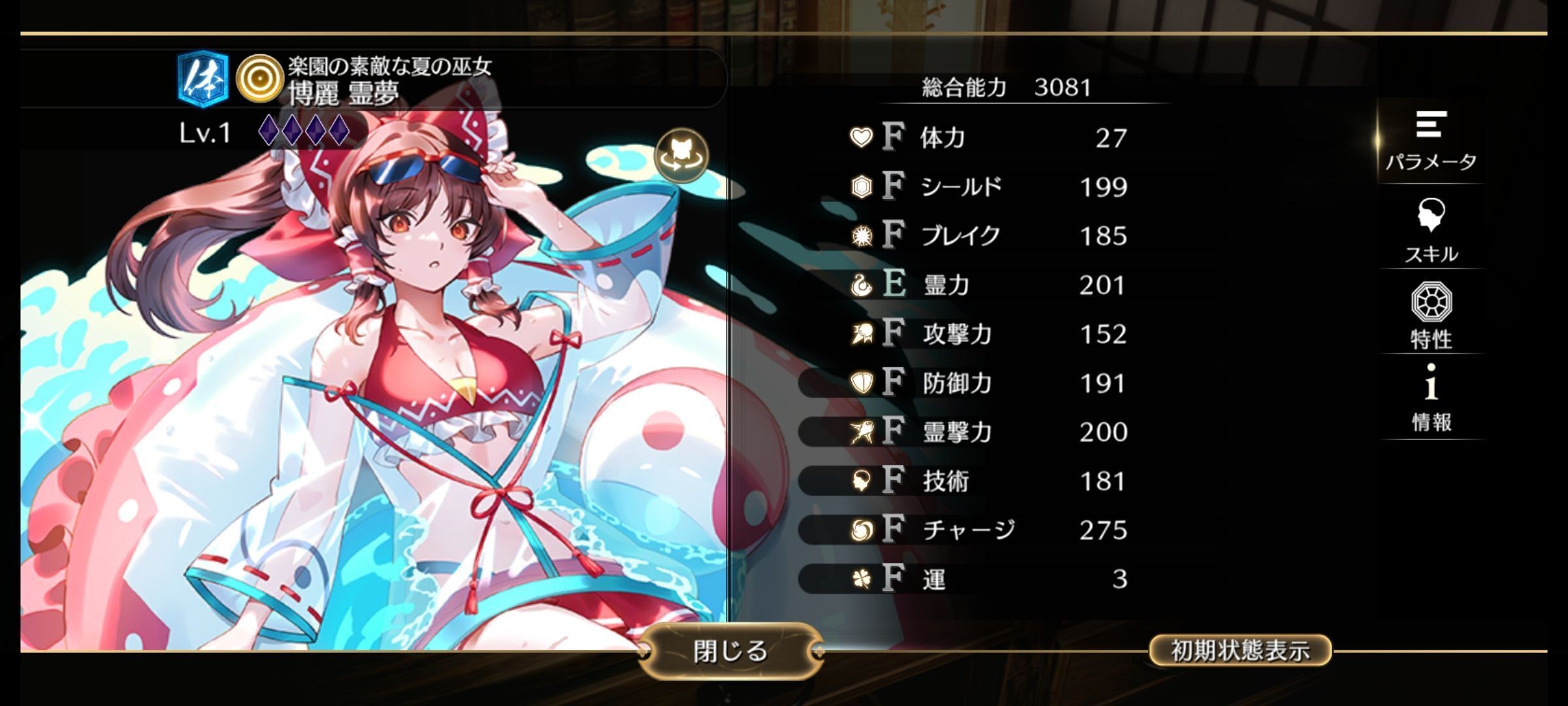
Task: Toggle the character costume swap icon
Action: point(681,155)
